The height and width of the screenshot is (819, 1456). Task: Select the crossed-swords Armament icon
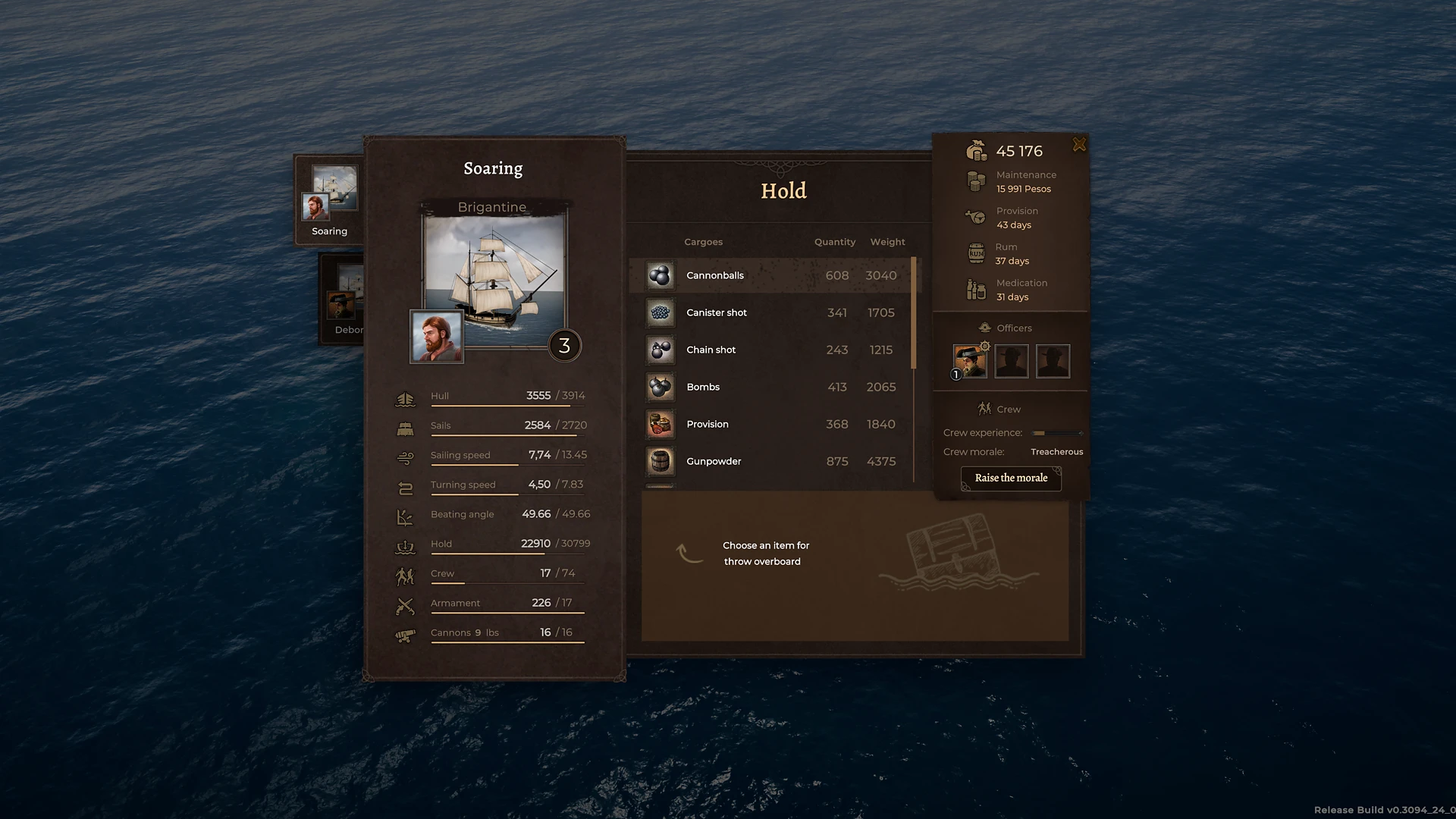pyautogui.click(x=406, y=604)
